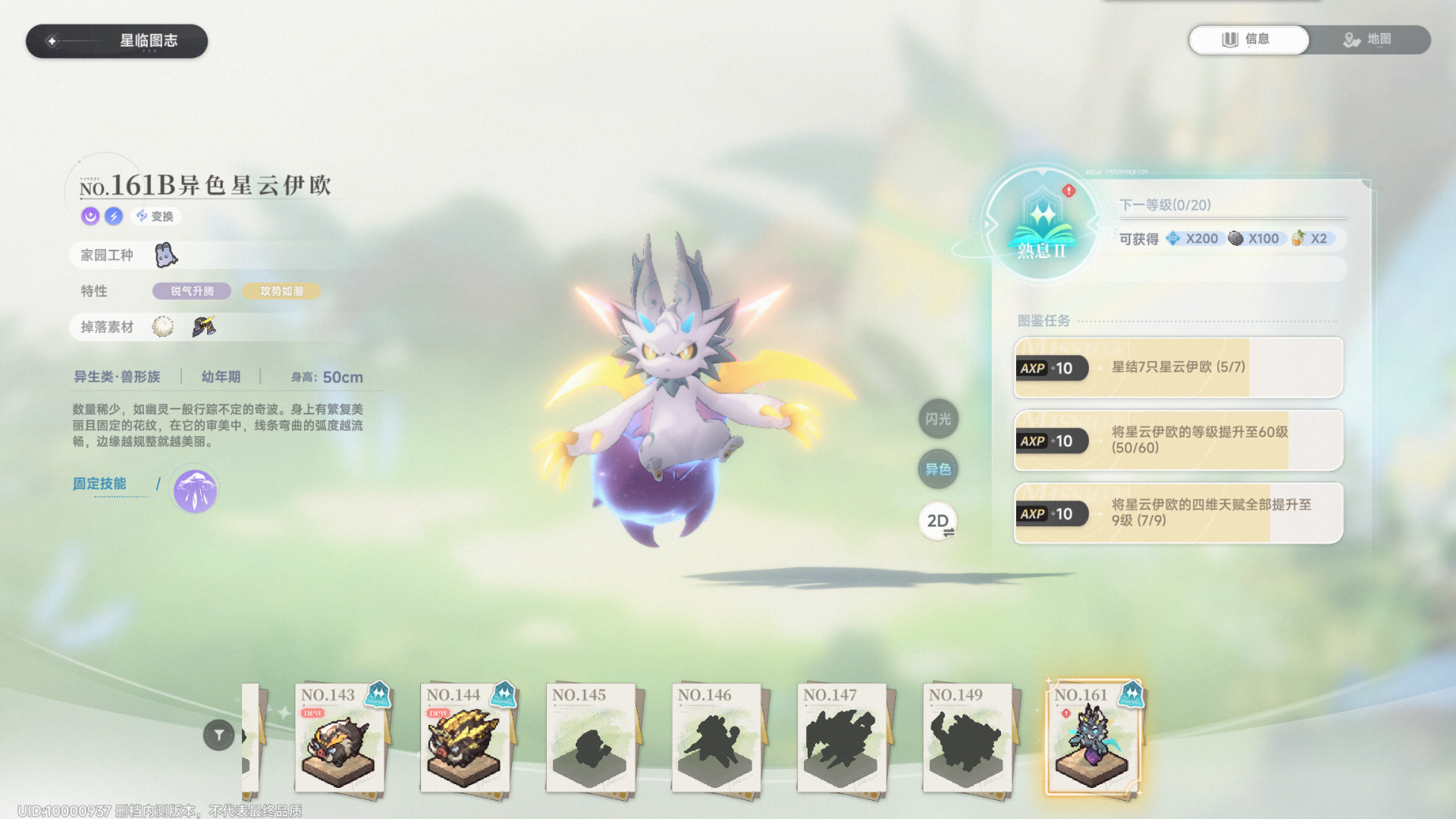Image resolution: width=1456 pixels, height=819 pixels.
Task: Open the 地图 map tab
Action: coord(1369,39)
